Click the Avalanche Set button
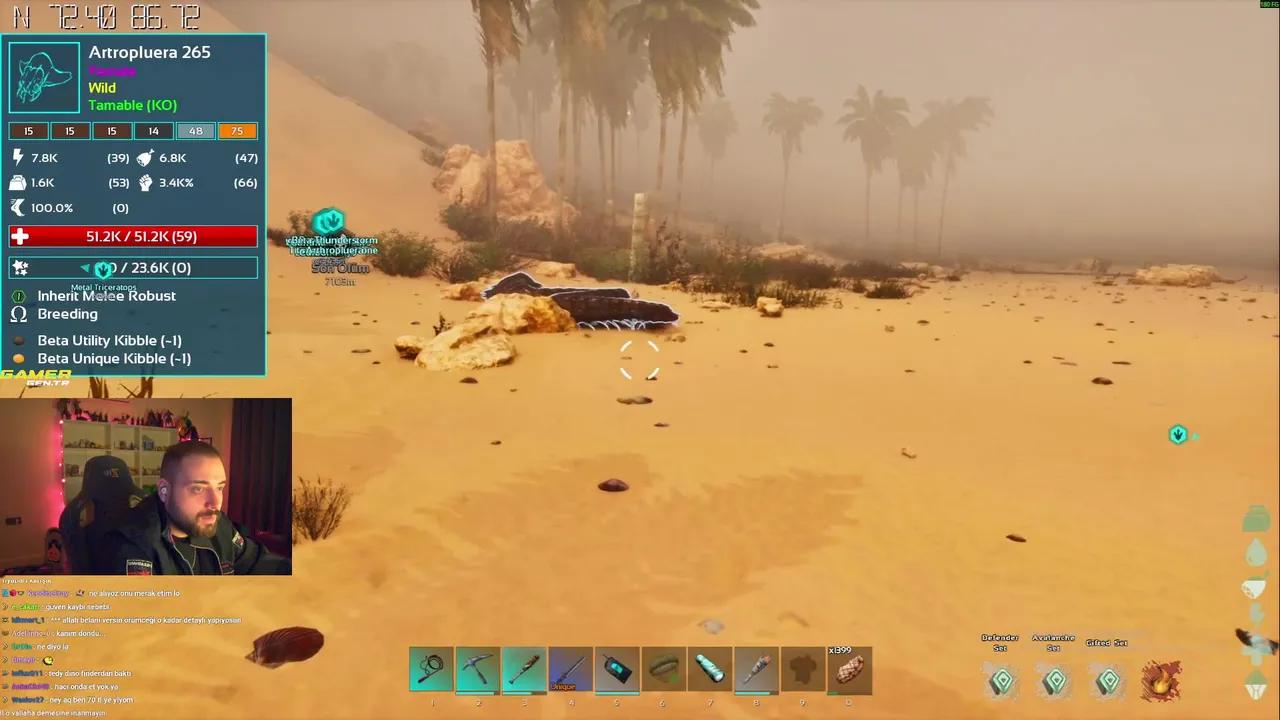 click(1054, 681)
